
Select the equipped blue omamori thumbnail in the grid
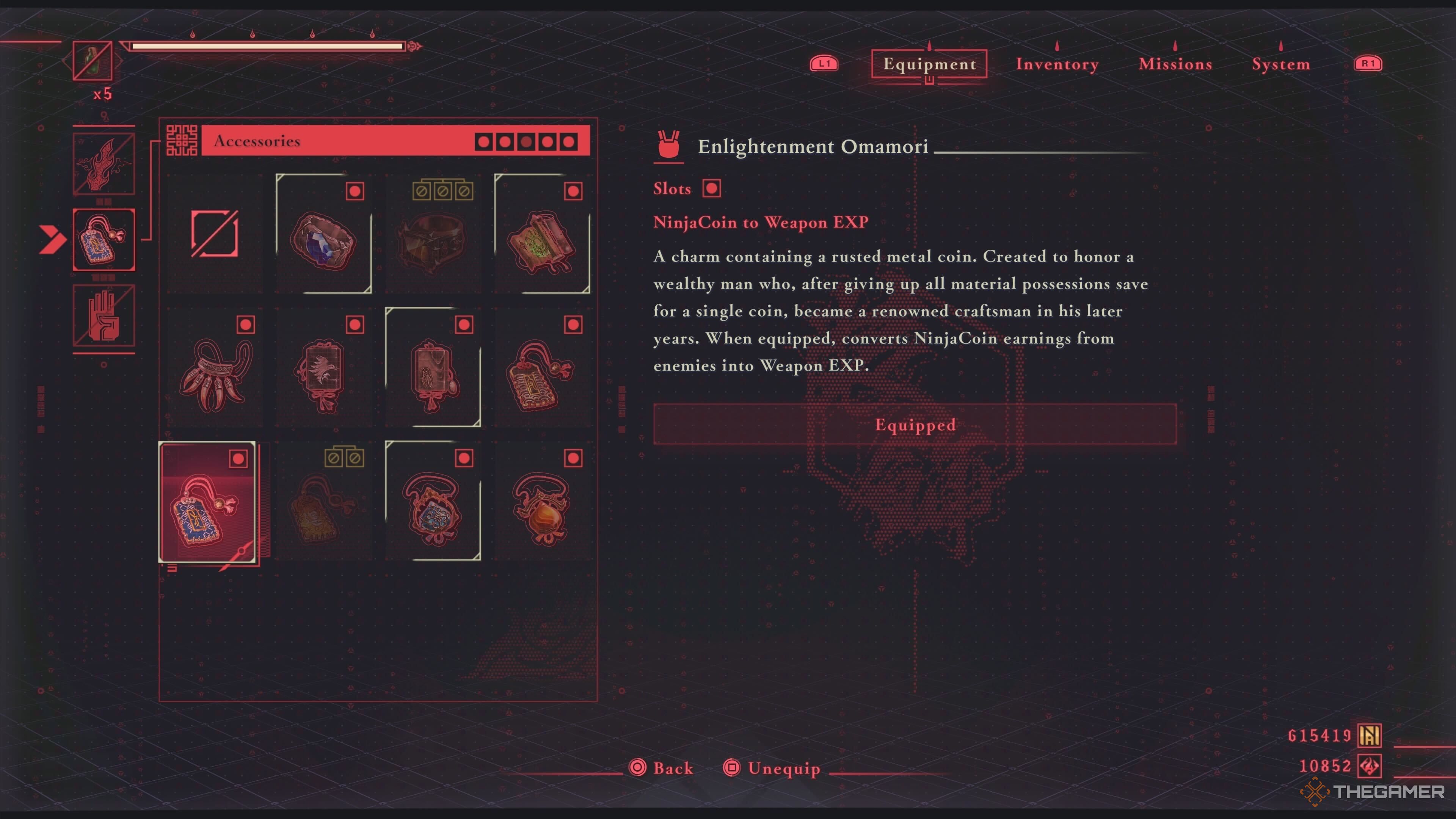point(208,503)
